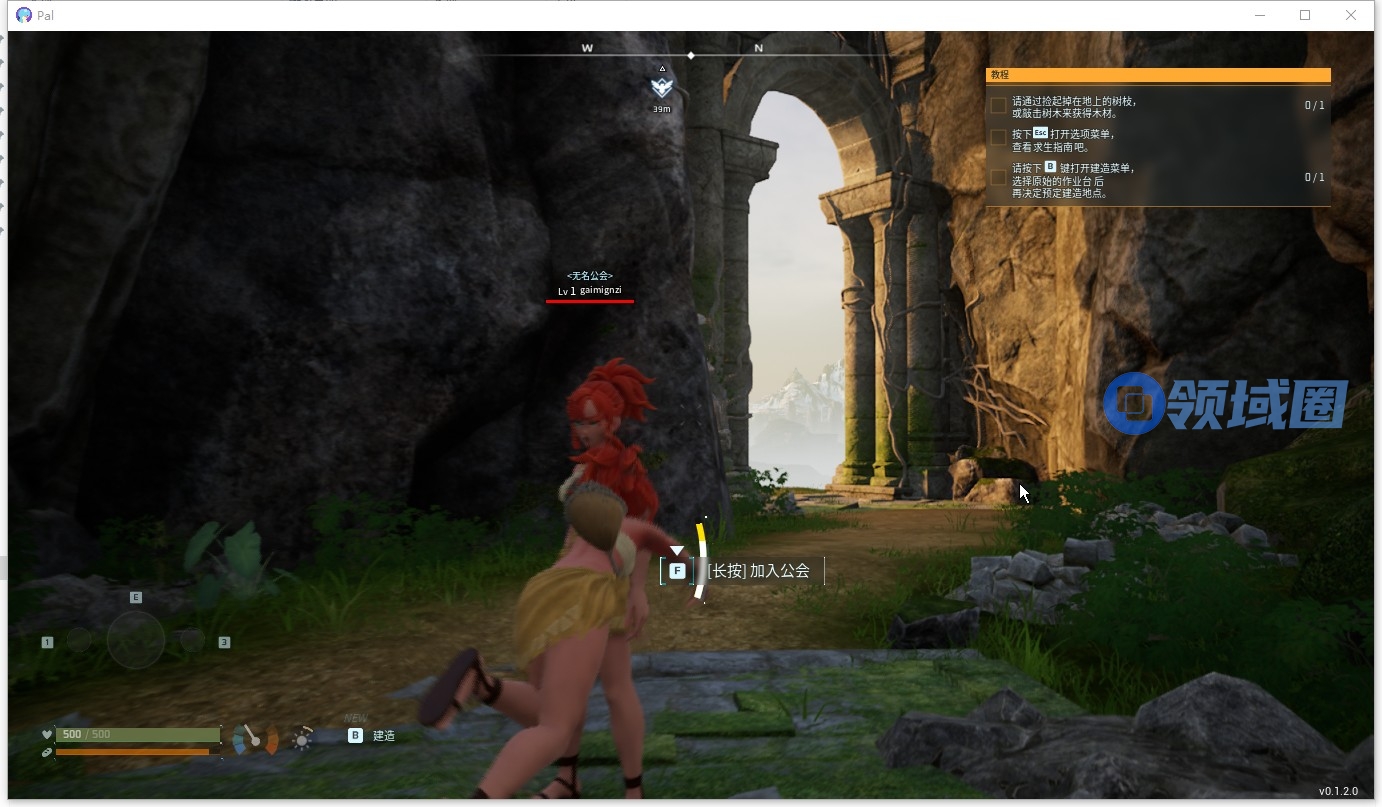Select the large circular Pal slot
1382x807 pixels.
(136, 639)
